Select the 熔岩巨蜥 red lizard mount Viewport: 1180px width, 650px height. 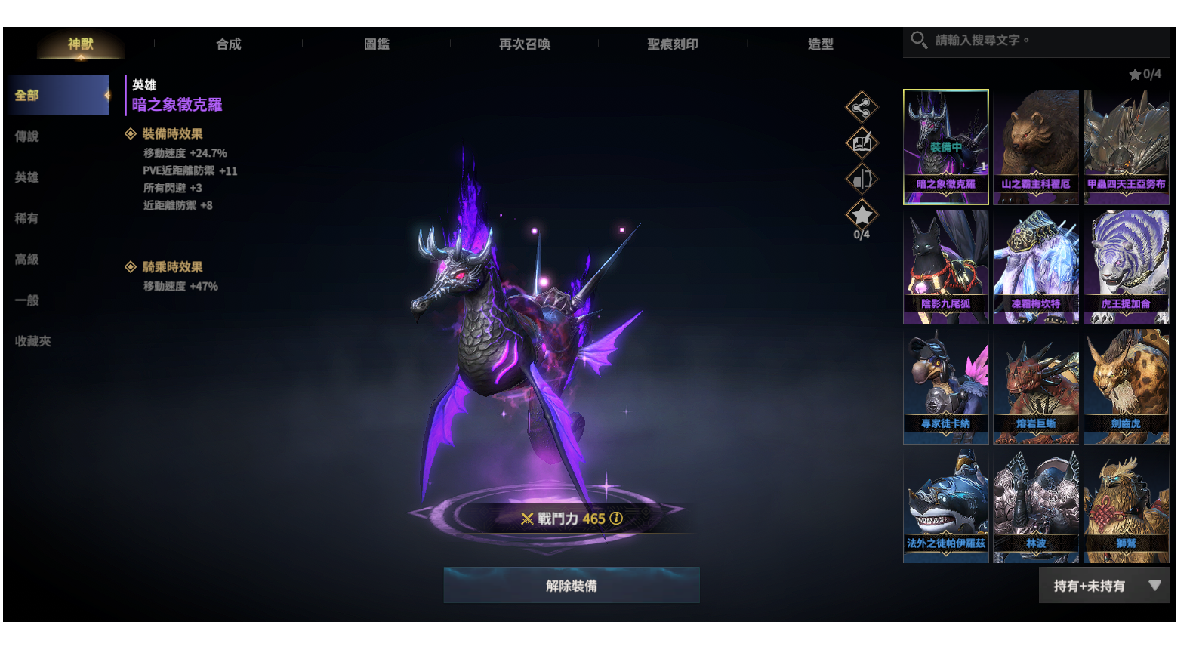[x=1036, y=386]
